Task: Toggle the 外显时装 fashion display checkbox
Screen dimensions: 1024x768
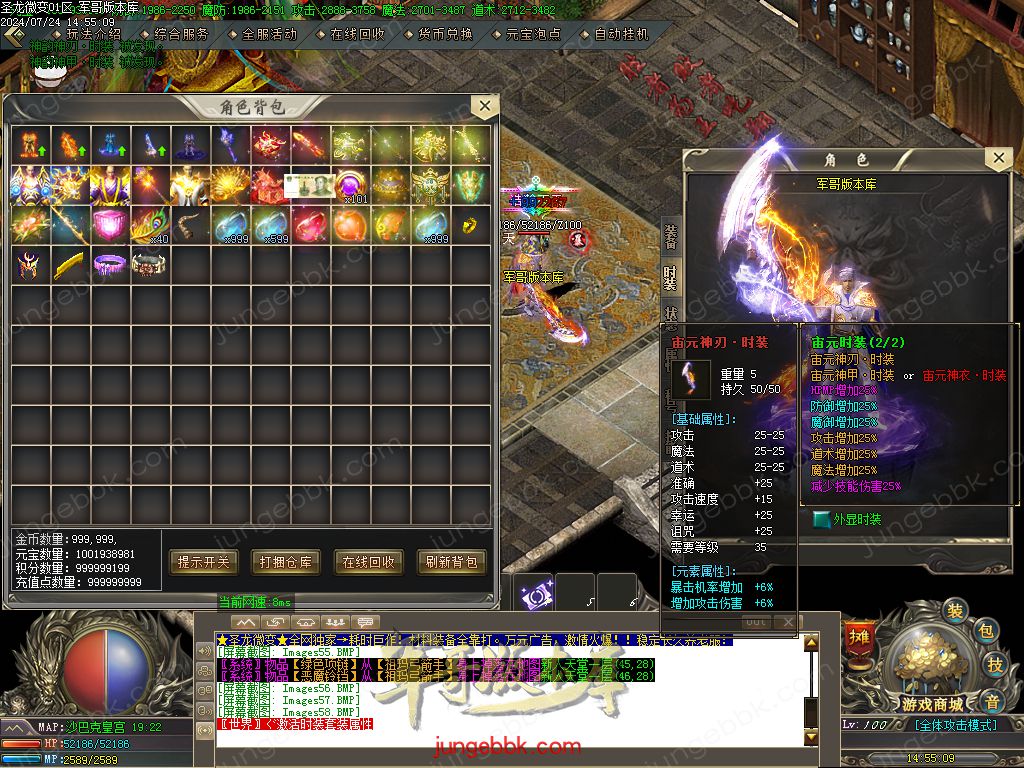Action: pos(822,519)
